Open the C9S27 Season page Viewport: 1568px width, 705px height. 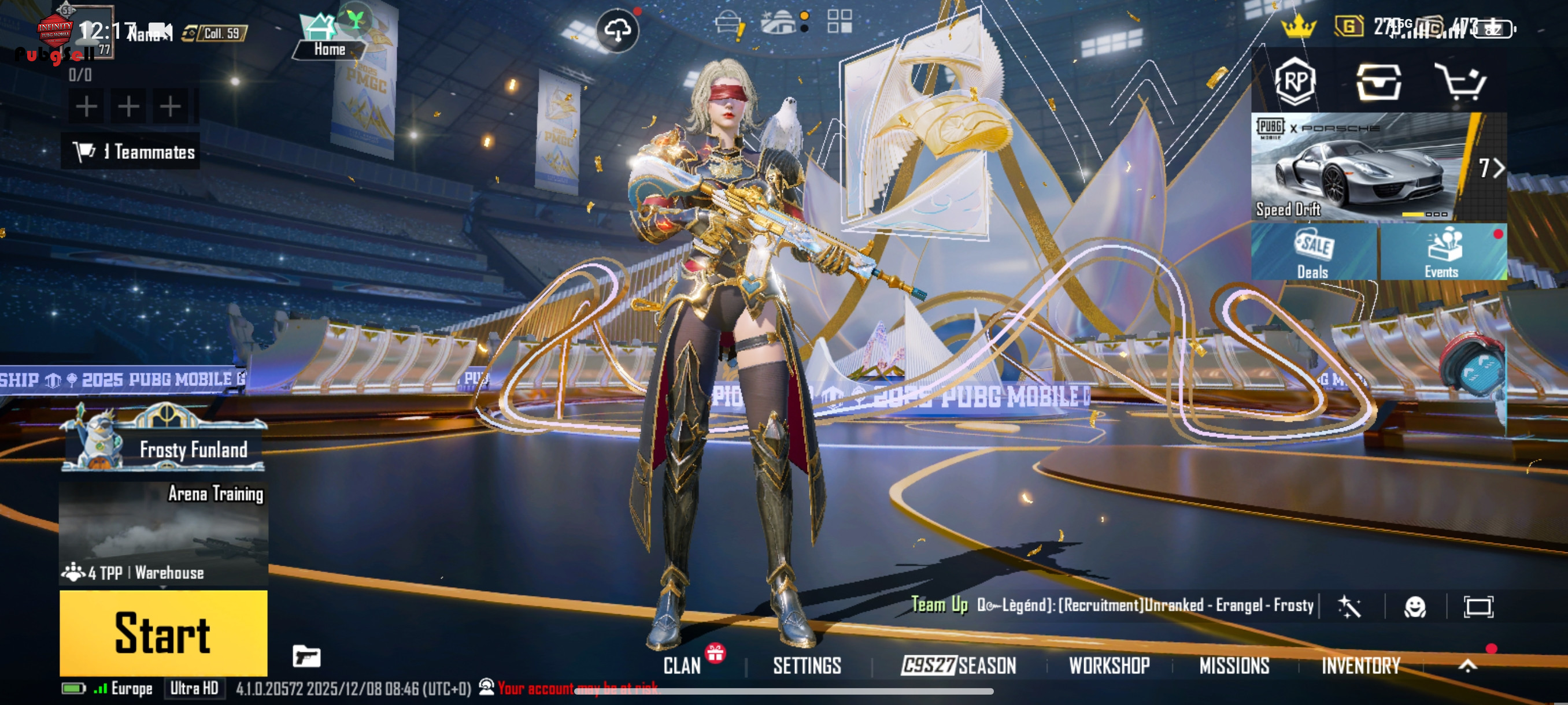pos(959,666)
